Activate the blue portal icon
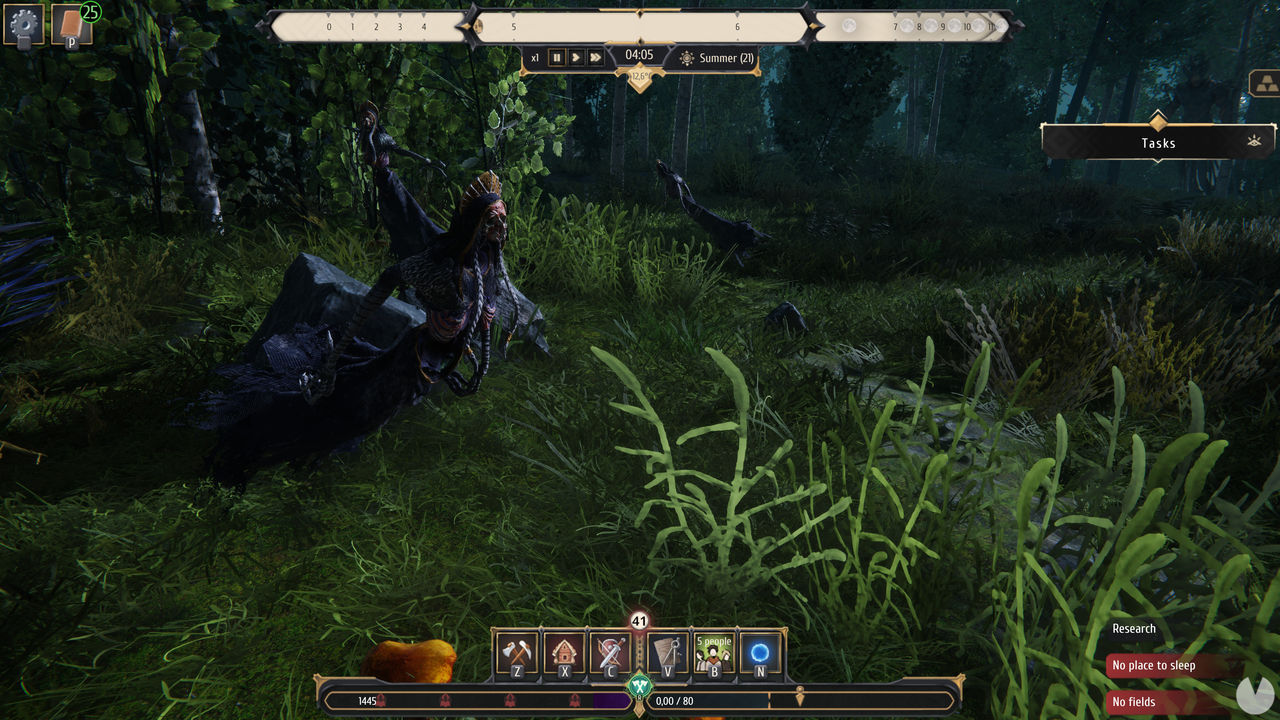Image resolution: width=1280 pixels, height=720 pixels. coord(760,654)
